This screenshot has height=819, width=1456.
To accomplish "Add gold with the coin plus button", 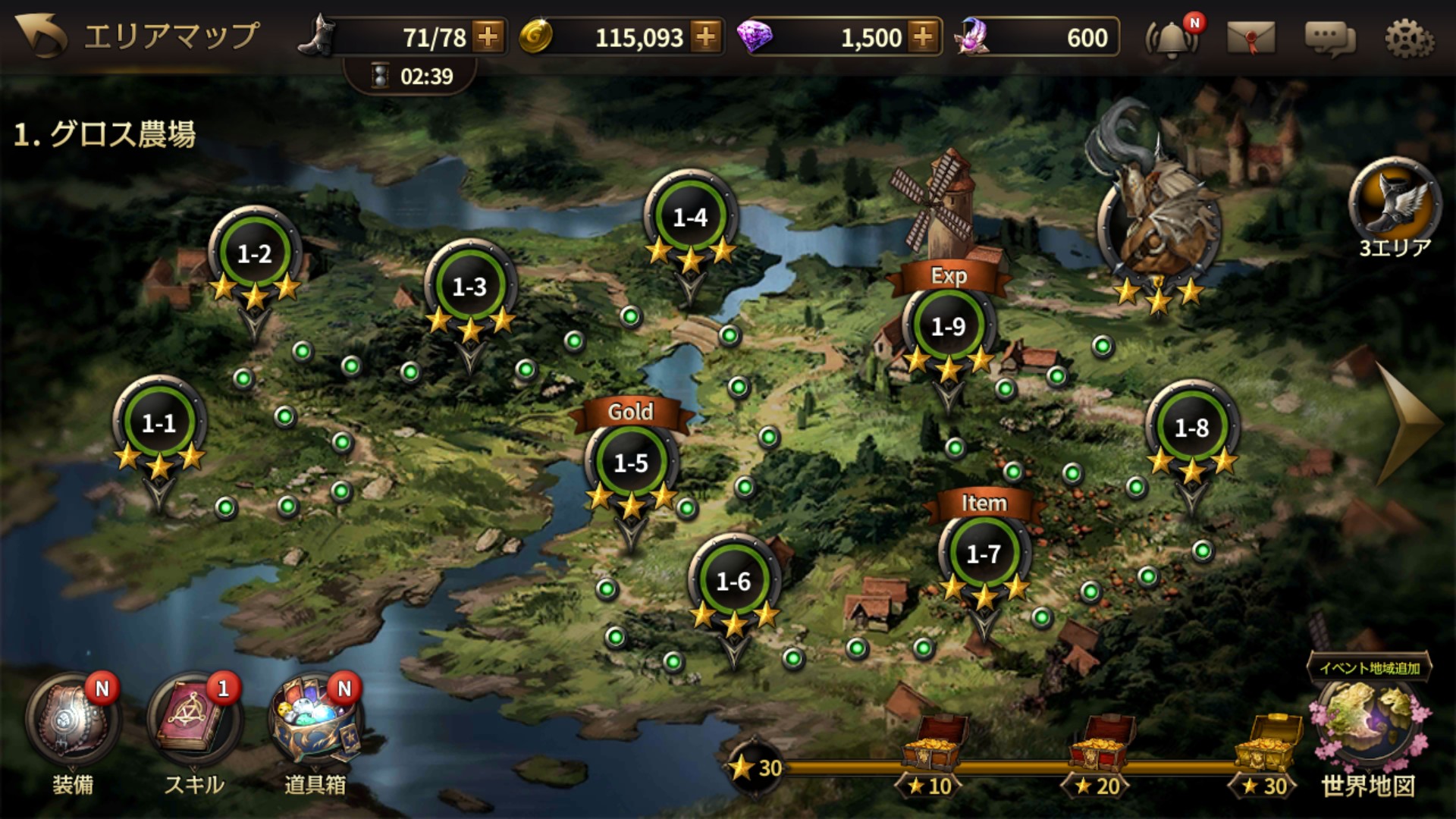I will click(x=705, y=36).
